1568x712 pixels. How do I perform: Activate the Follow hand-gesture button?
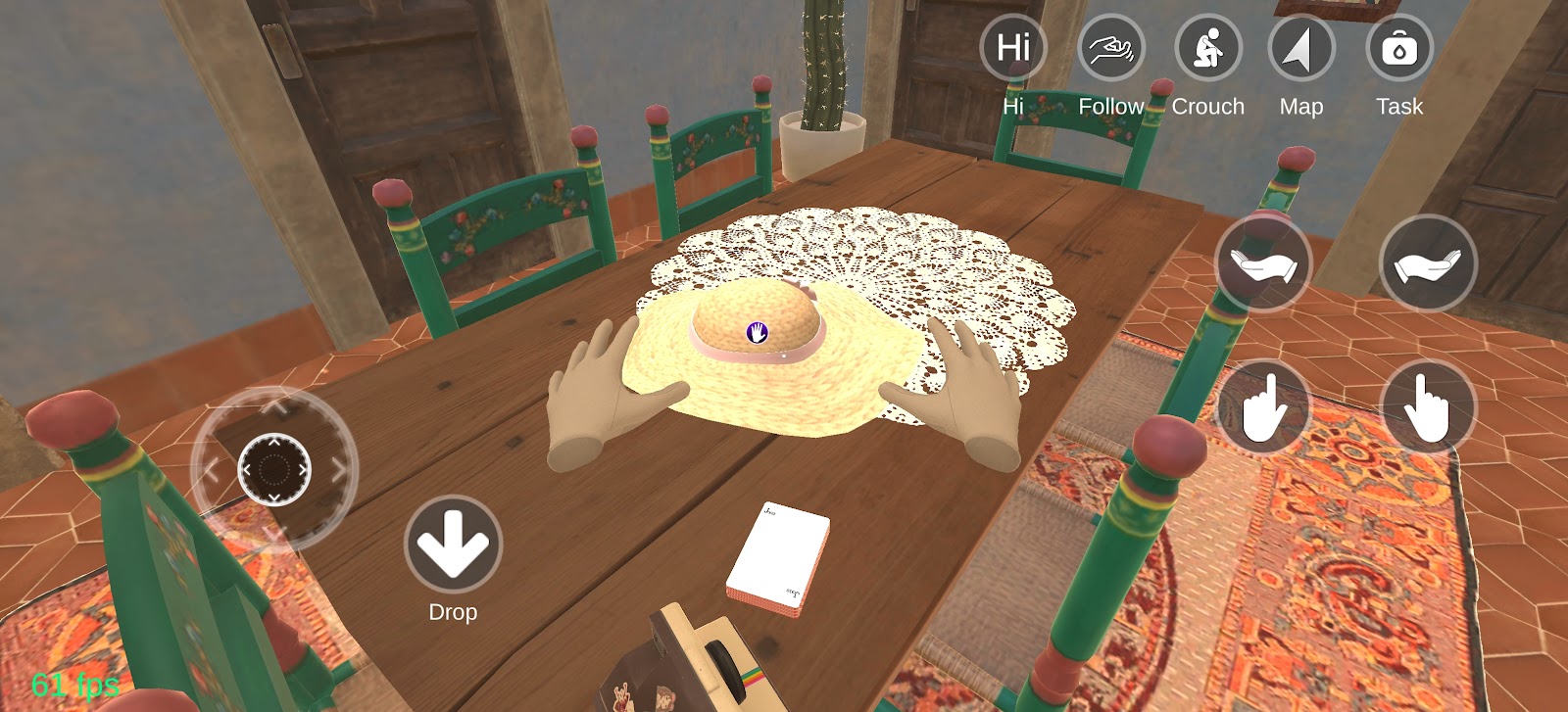click(1111, 48)
